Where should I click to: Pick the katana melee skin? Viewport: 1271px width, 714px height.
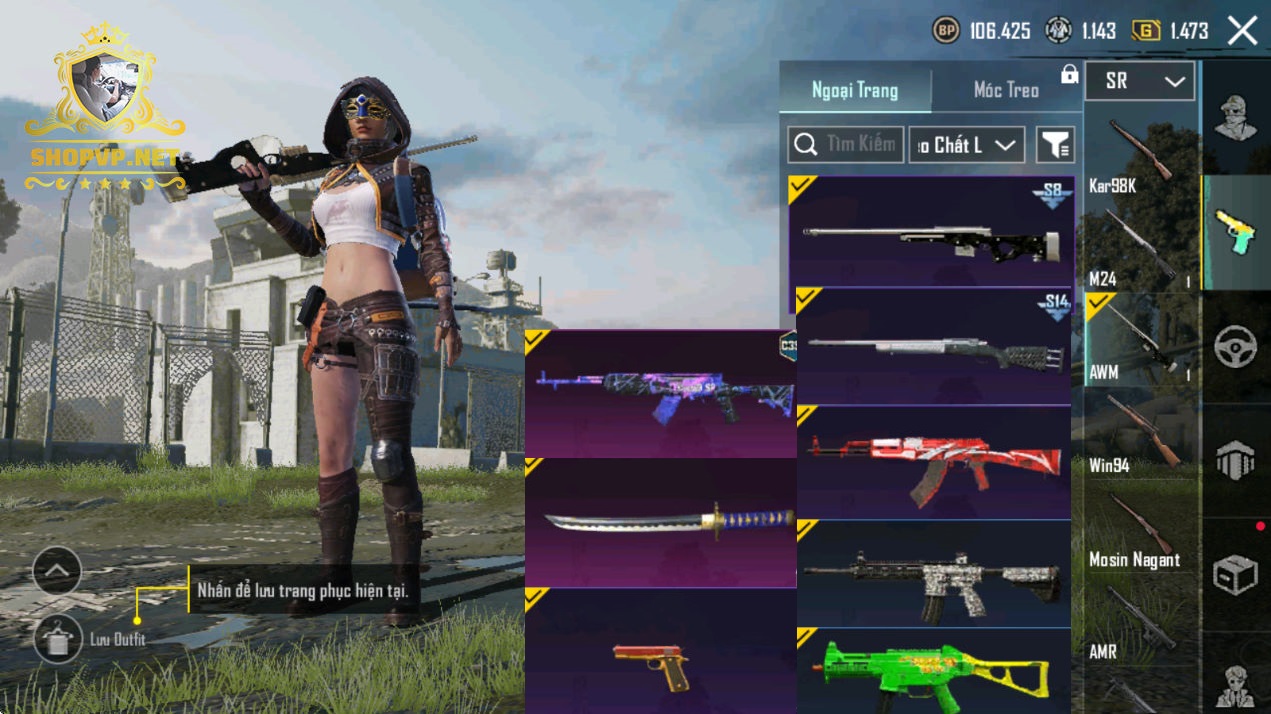[x=660, y=523]
